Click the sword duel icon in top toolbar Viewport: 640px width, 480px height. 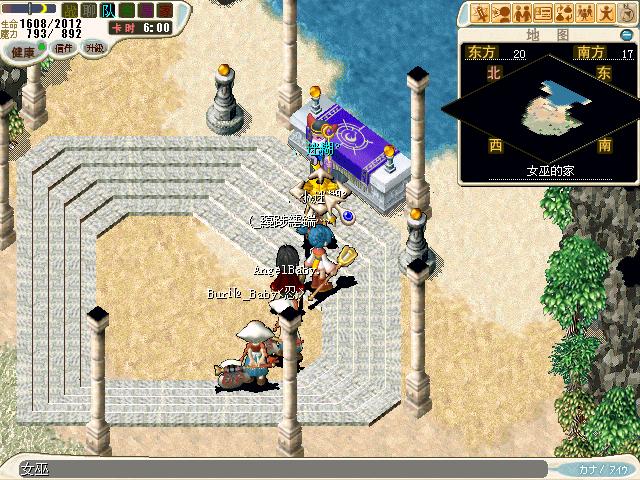coord(480,14)
